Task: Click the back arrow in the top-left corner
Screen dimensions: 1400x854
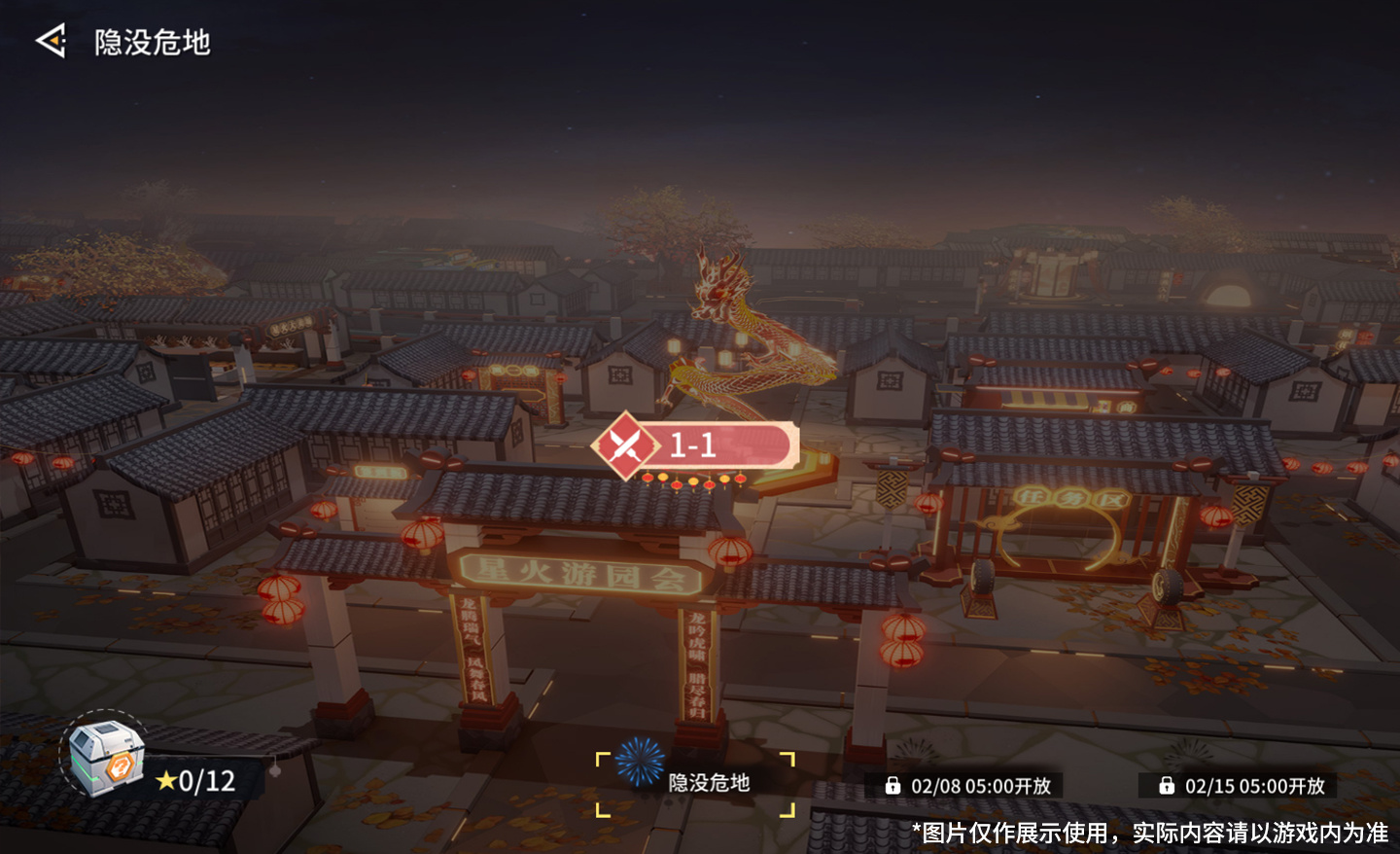Action: click(x=51, y=39)
